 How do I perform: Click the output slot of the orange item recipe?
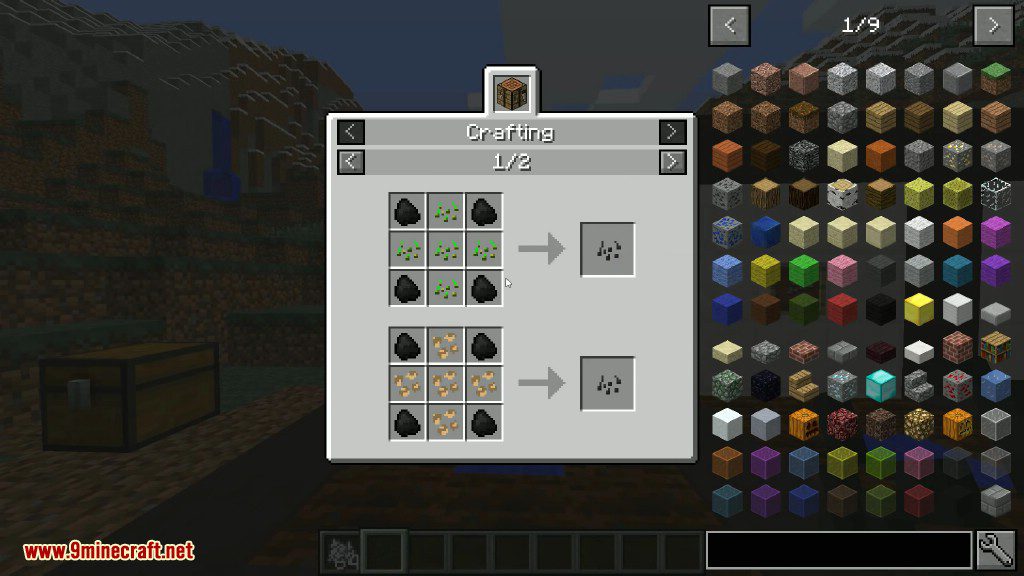point(607,383)
